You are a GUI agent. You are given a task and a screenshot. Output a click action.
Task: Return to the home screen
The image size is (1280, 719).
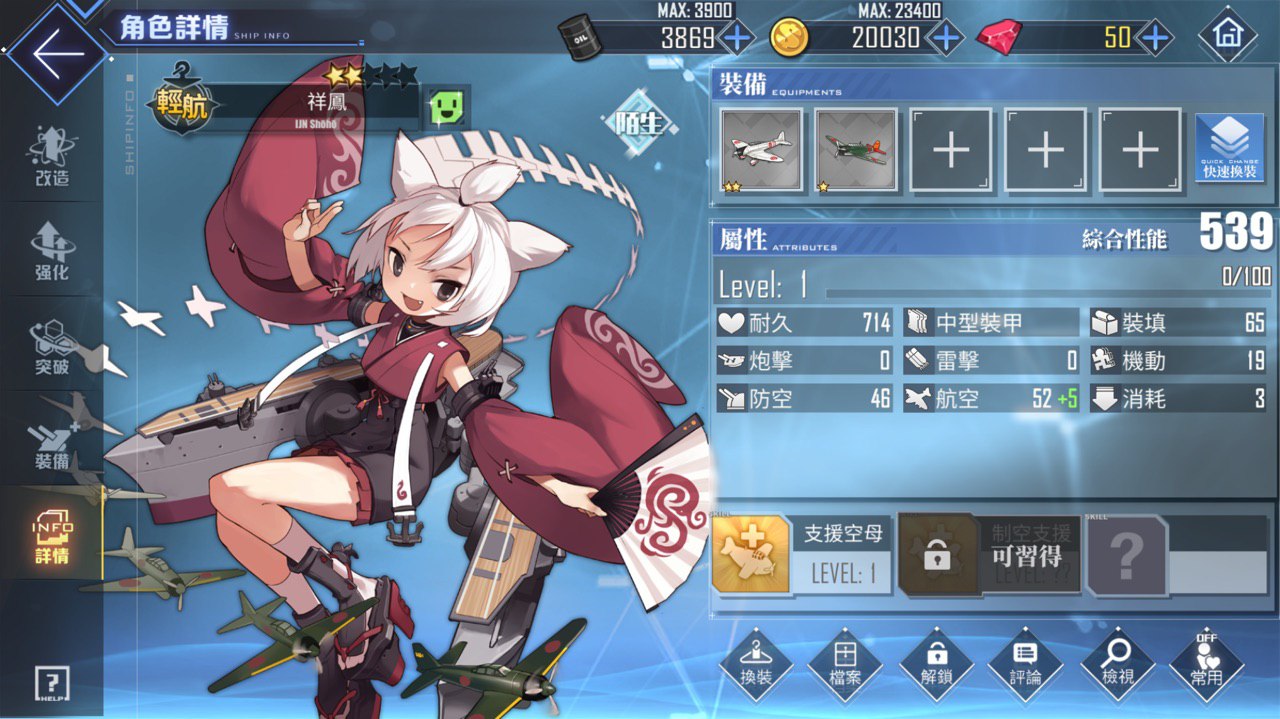[x=1226, y=37]
